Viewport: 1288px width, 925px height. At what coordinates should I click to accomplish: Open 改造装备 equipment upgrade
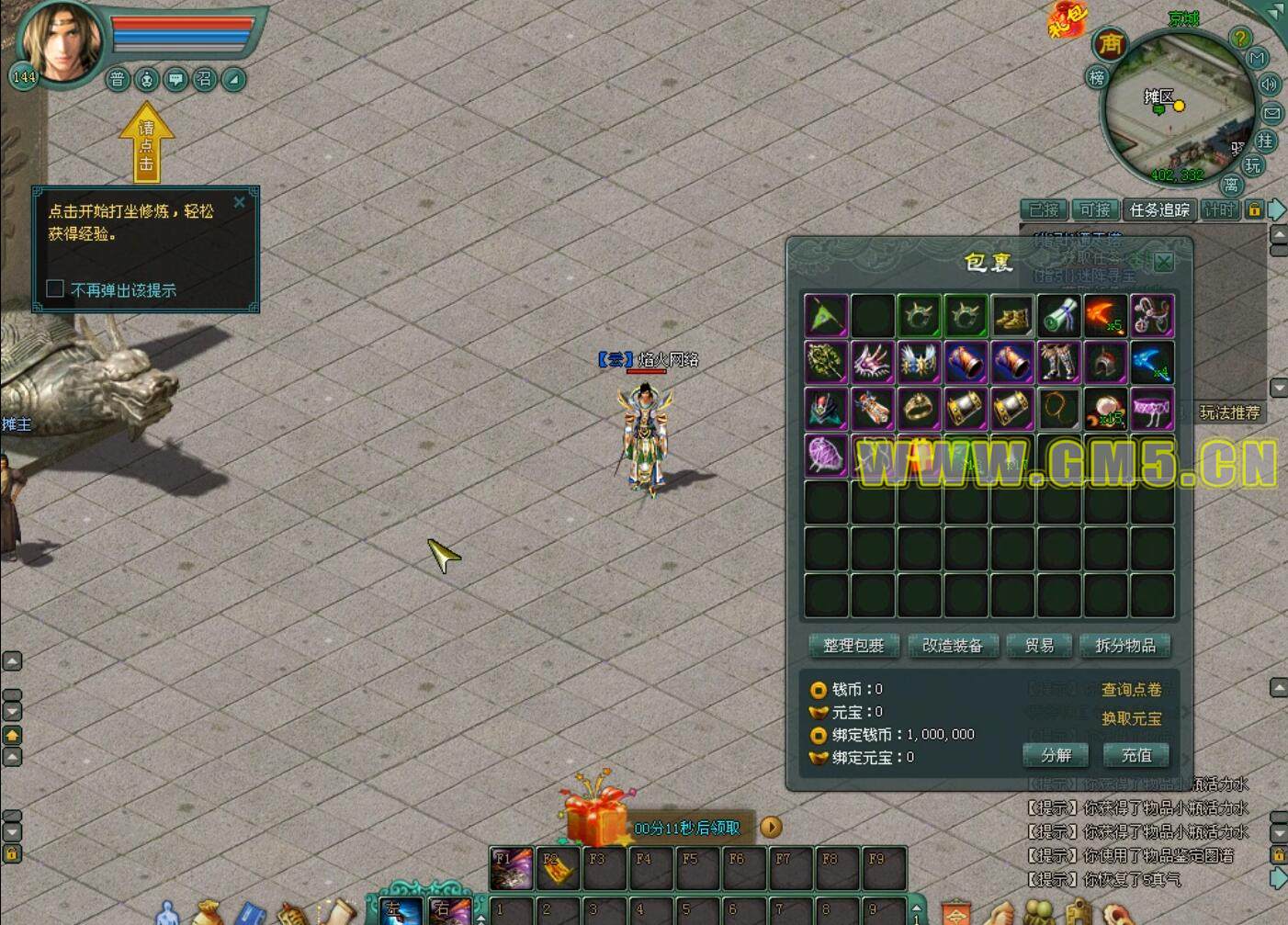click(952, 646)
